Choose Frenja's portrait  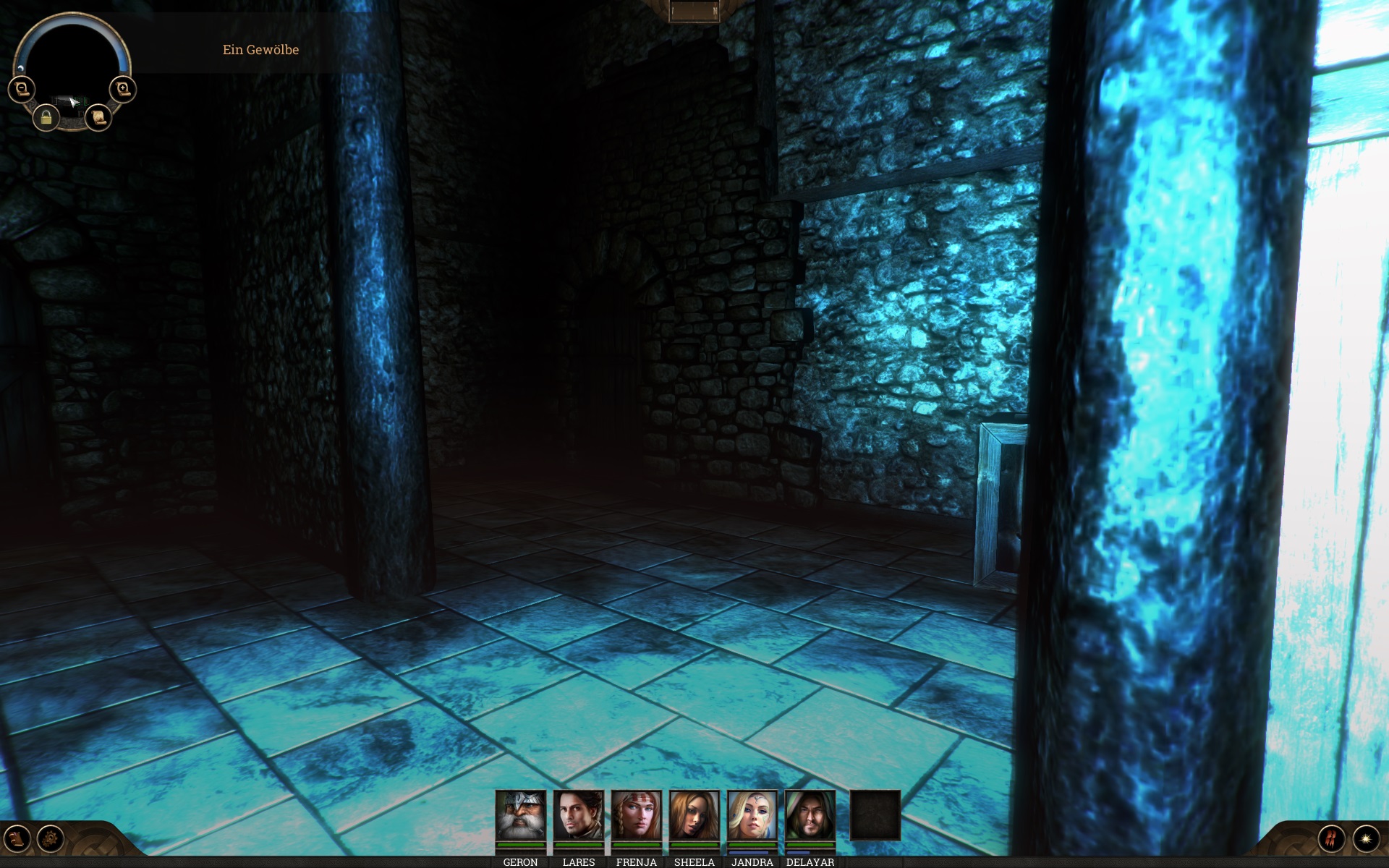point(636,815)
